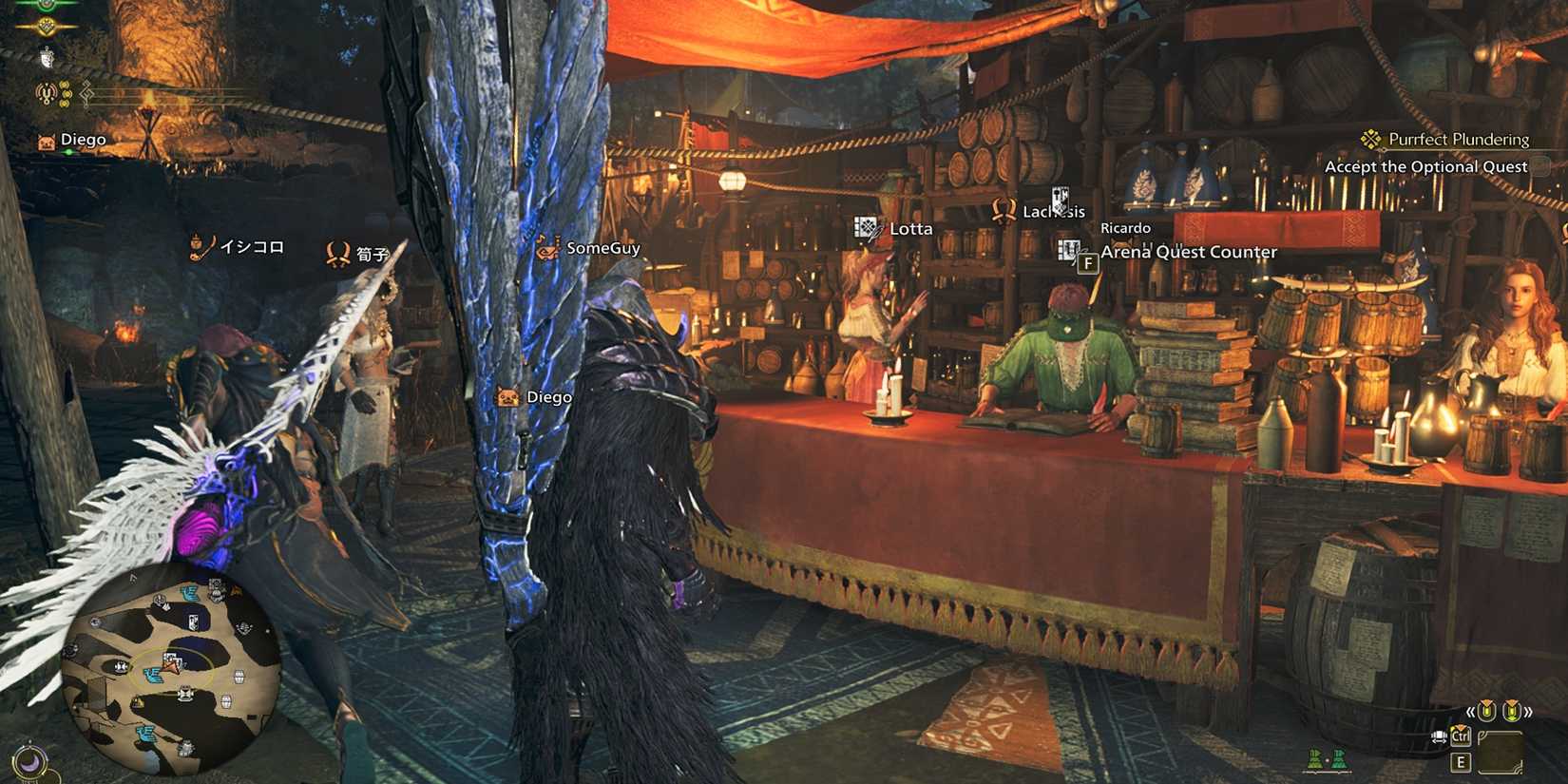Click the horn icon next to イシコロ
This screenshot has height=784, width=1568.
click(x=197, y=245)
